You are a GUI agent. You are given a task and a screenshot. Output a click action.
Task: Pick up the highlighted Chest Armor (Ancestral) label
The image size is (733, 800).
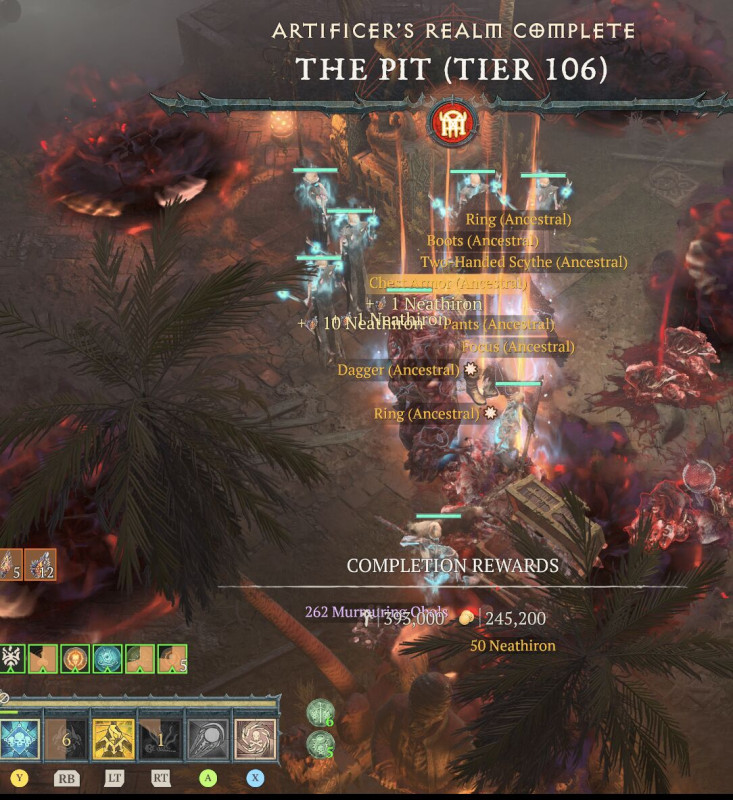447,284
